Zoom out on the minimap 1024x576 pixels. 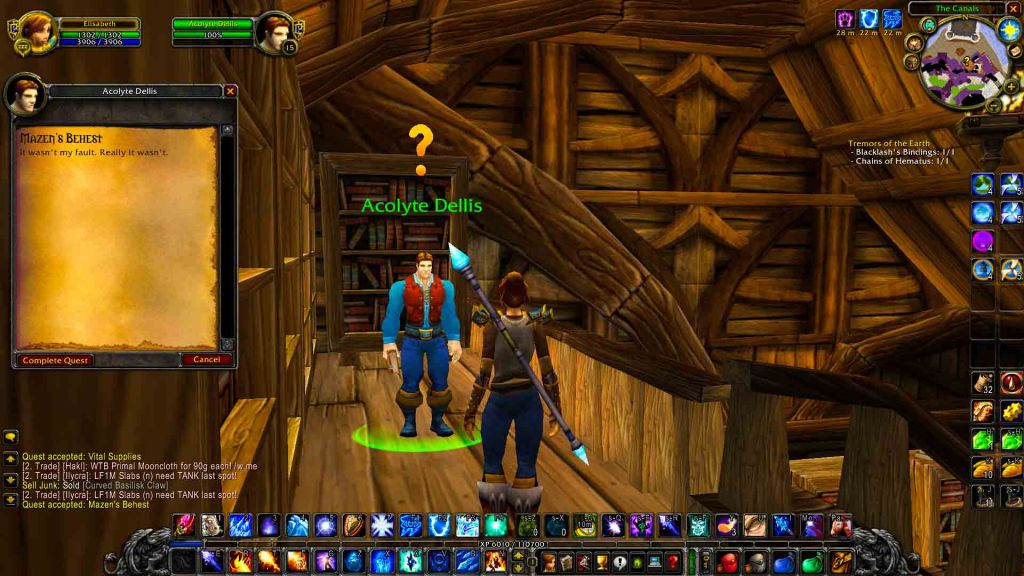tap(993, 104)
